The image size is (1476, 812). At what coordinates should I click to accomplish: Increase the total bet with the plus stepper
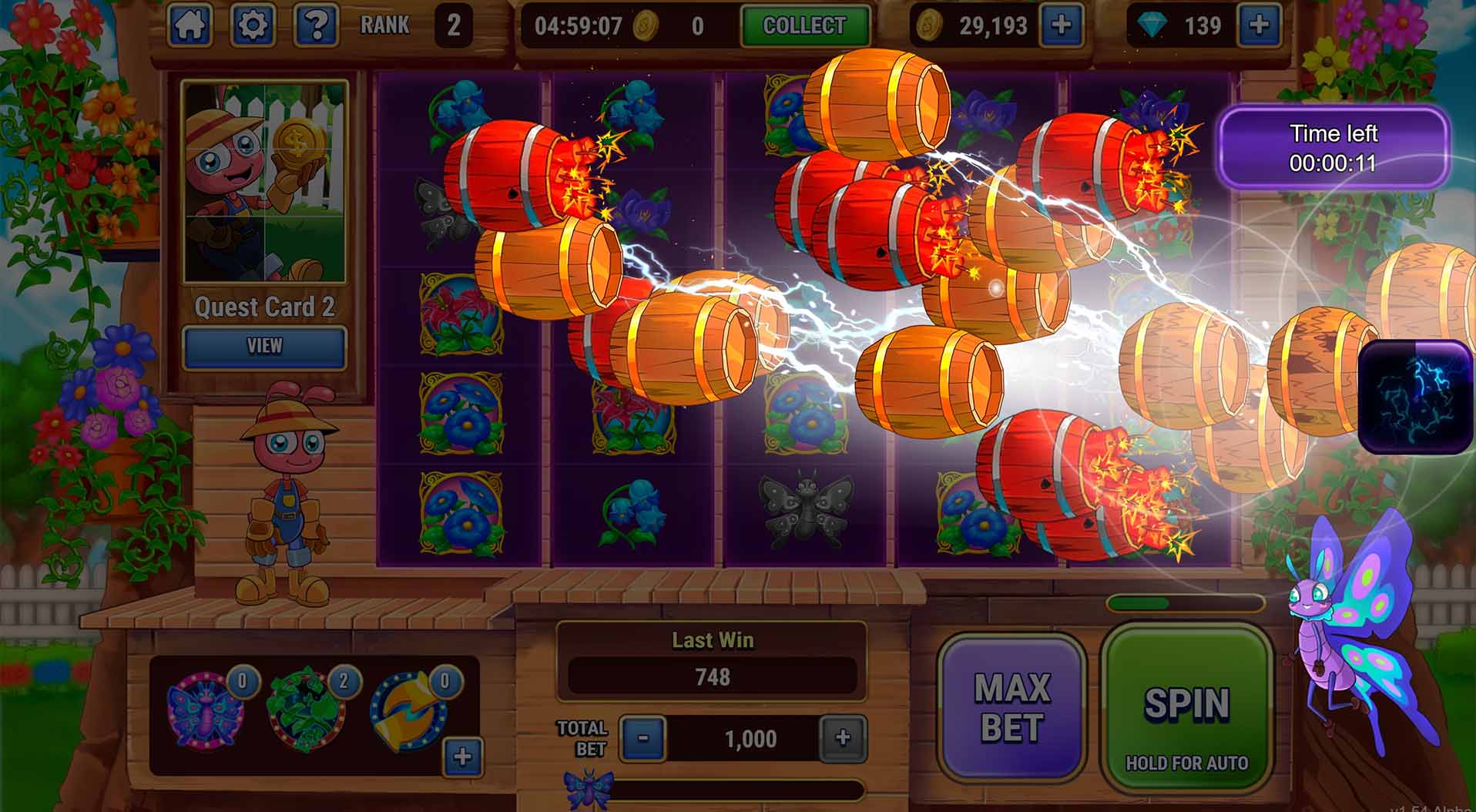pos(844,737)
